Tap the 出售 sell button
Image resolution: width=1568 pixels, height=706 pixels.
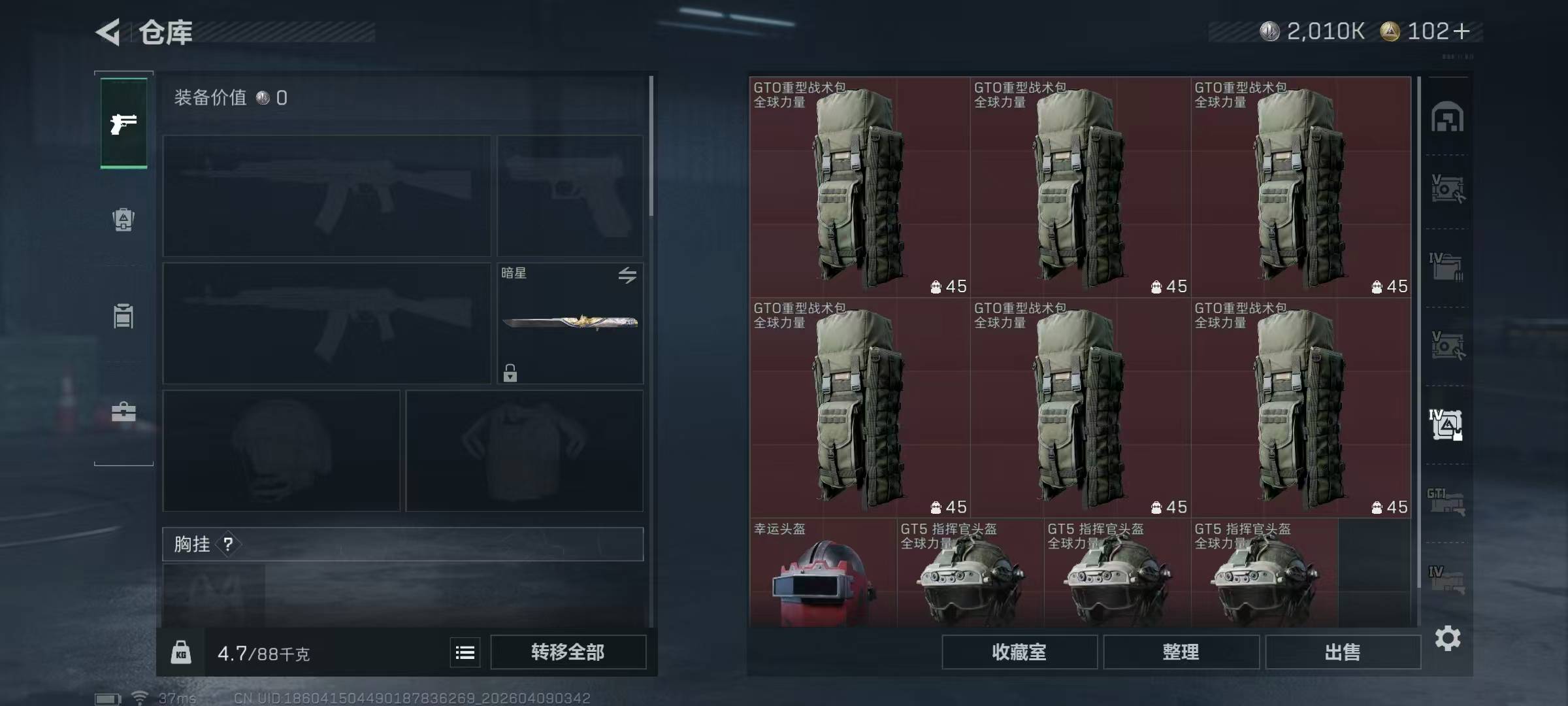1343,652
